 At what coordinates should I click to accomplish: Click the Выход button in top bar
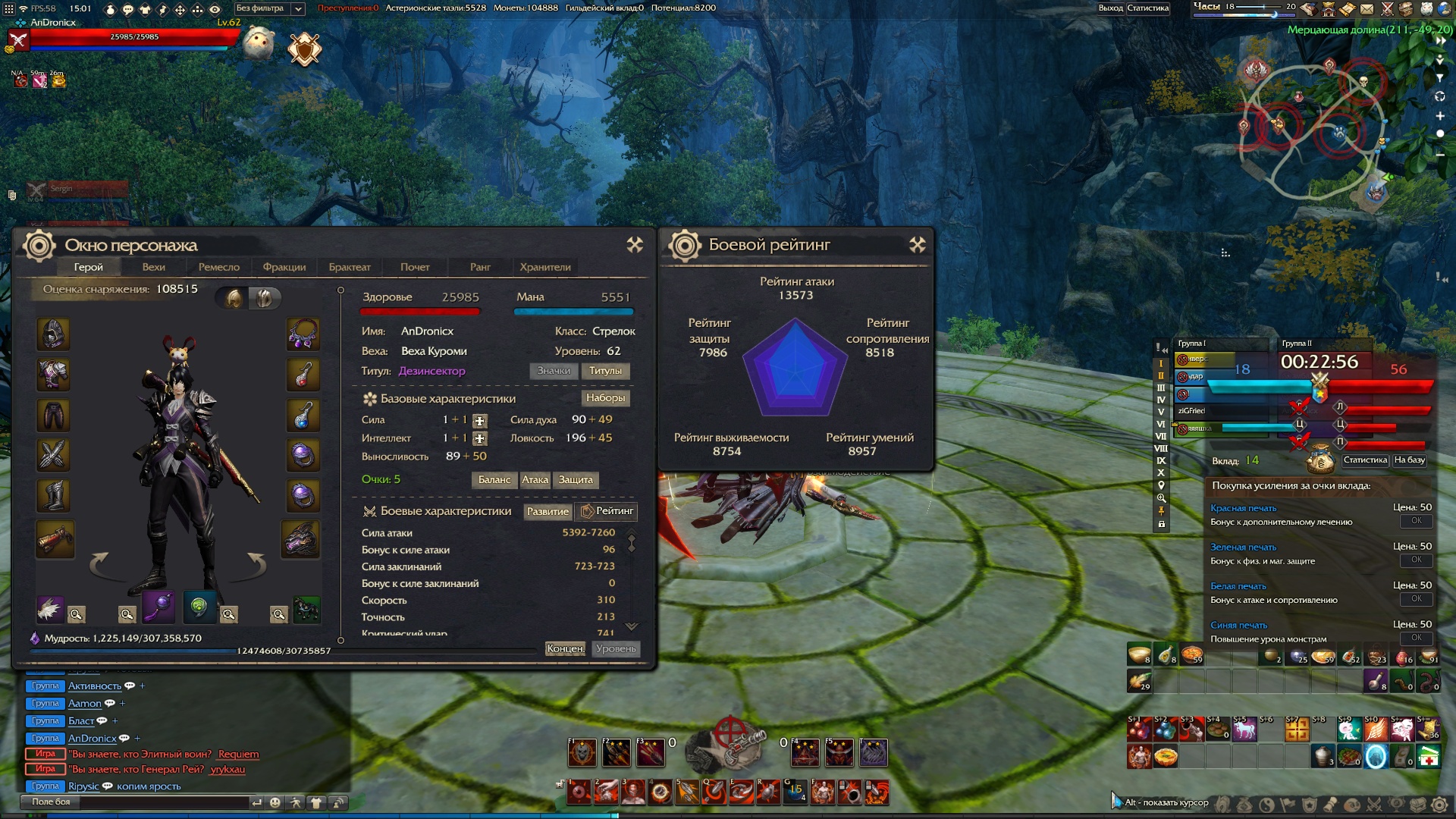point(1110,8)
